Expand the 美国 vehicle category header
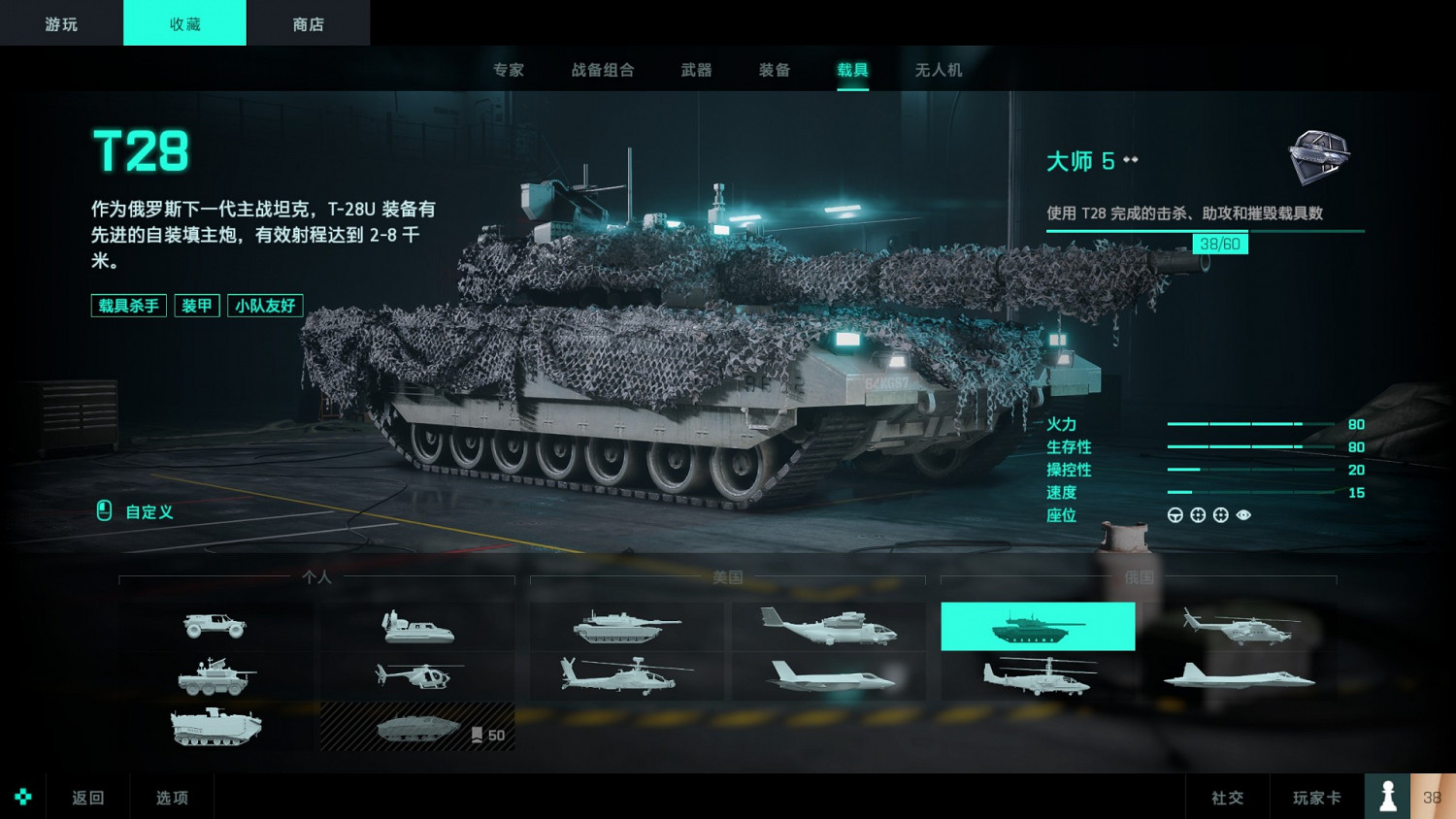Image resolution: width=1456 pixels, height=819 pixels. (726, 576)
